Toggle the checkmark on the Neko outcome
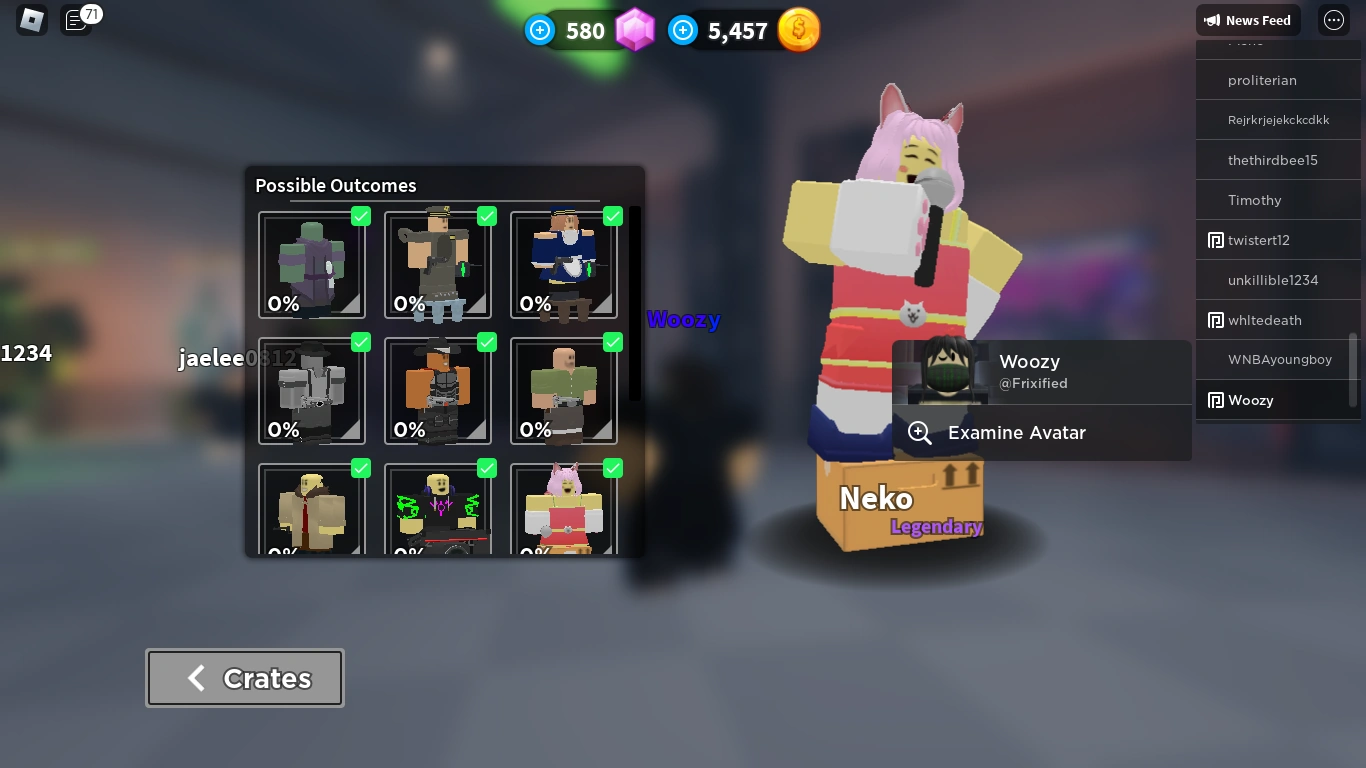1366x768 pixels. (613, 468)
